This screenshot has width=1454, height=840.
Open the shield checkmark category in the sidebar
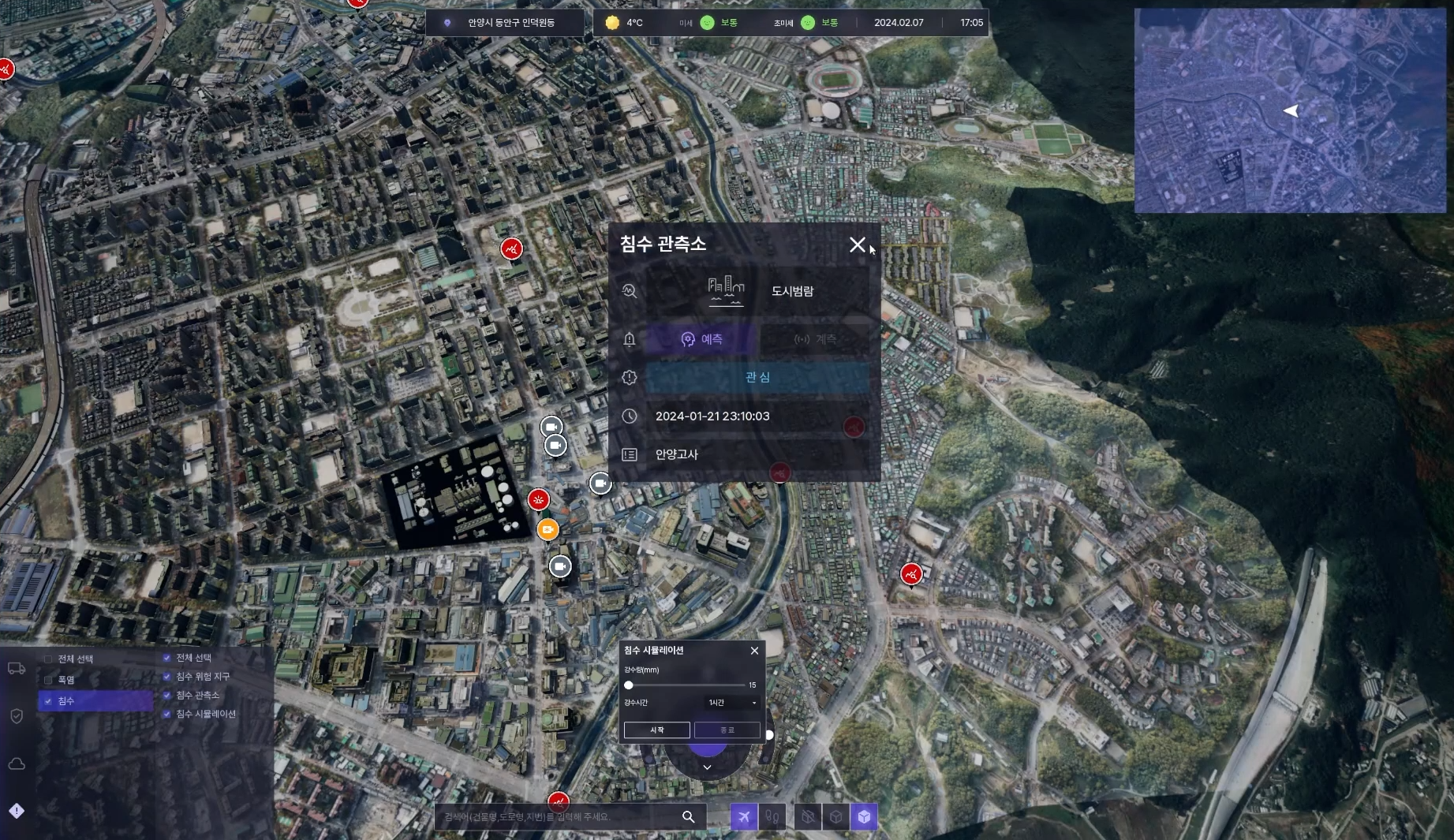[x=17, y=716]
